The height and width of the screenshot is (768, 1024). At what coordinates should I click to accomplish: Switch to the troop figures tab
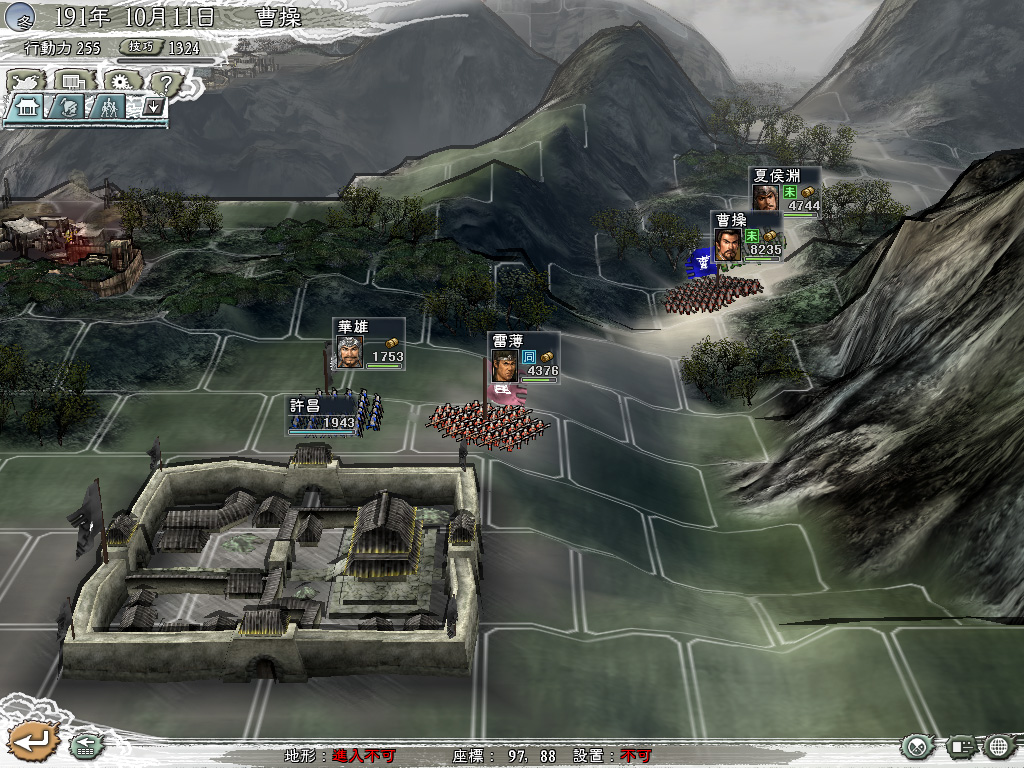(108, 107)
